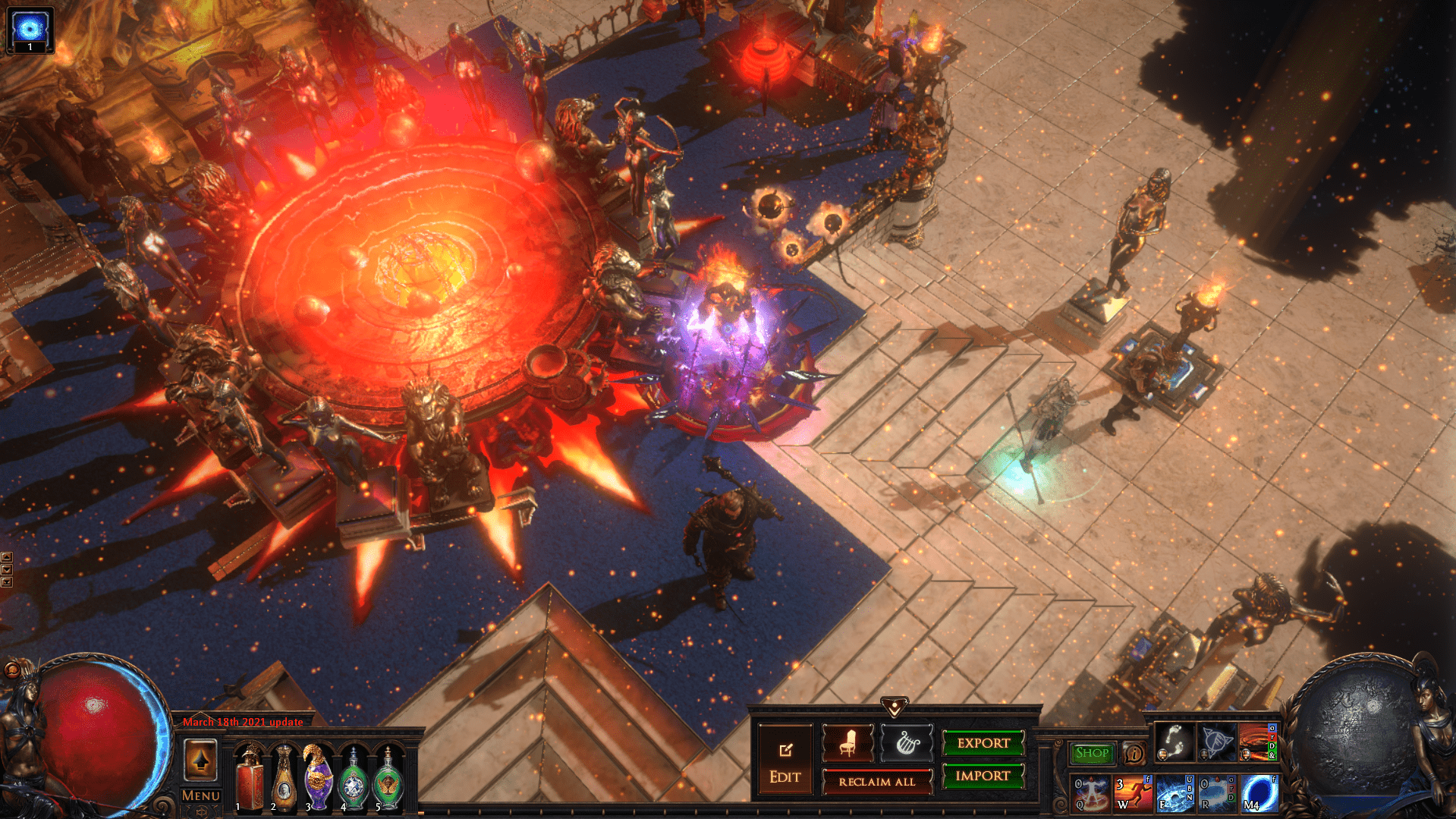Open the green Shop button

tap(1092, 753)
